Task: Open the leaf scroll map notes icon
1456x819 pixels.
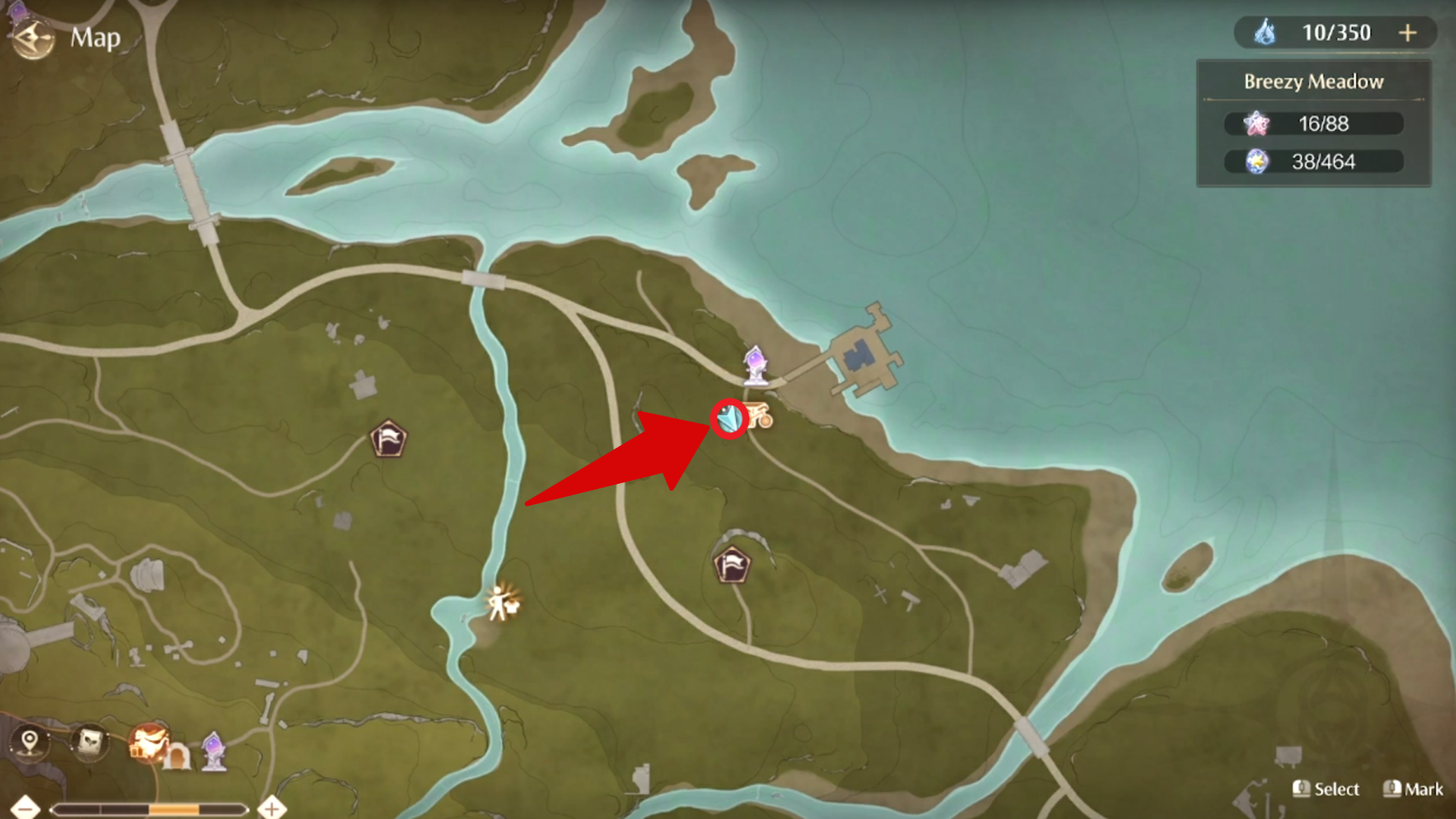Action: (90, 741)
